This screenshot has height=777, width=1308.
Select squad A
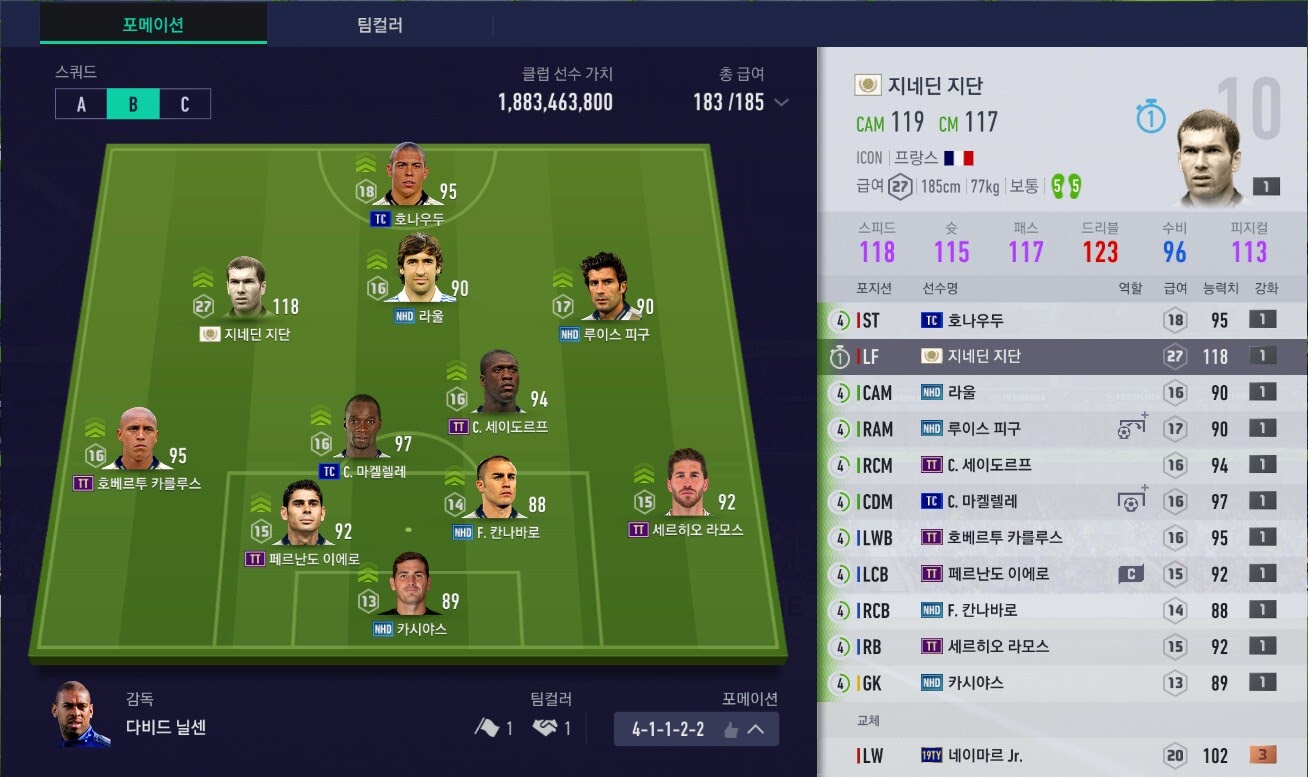[x=81, y=105]
